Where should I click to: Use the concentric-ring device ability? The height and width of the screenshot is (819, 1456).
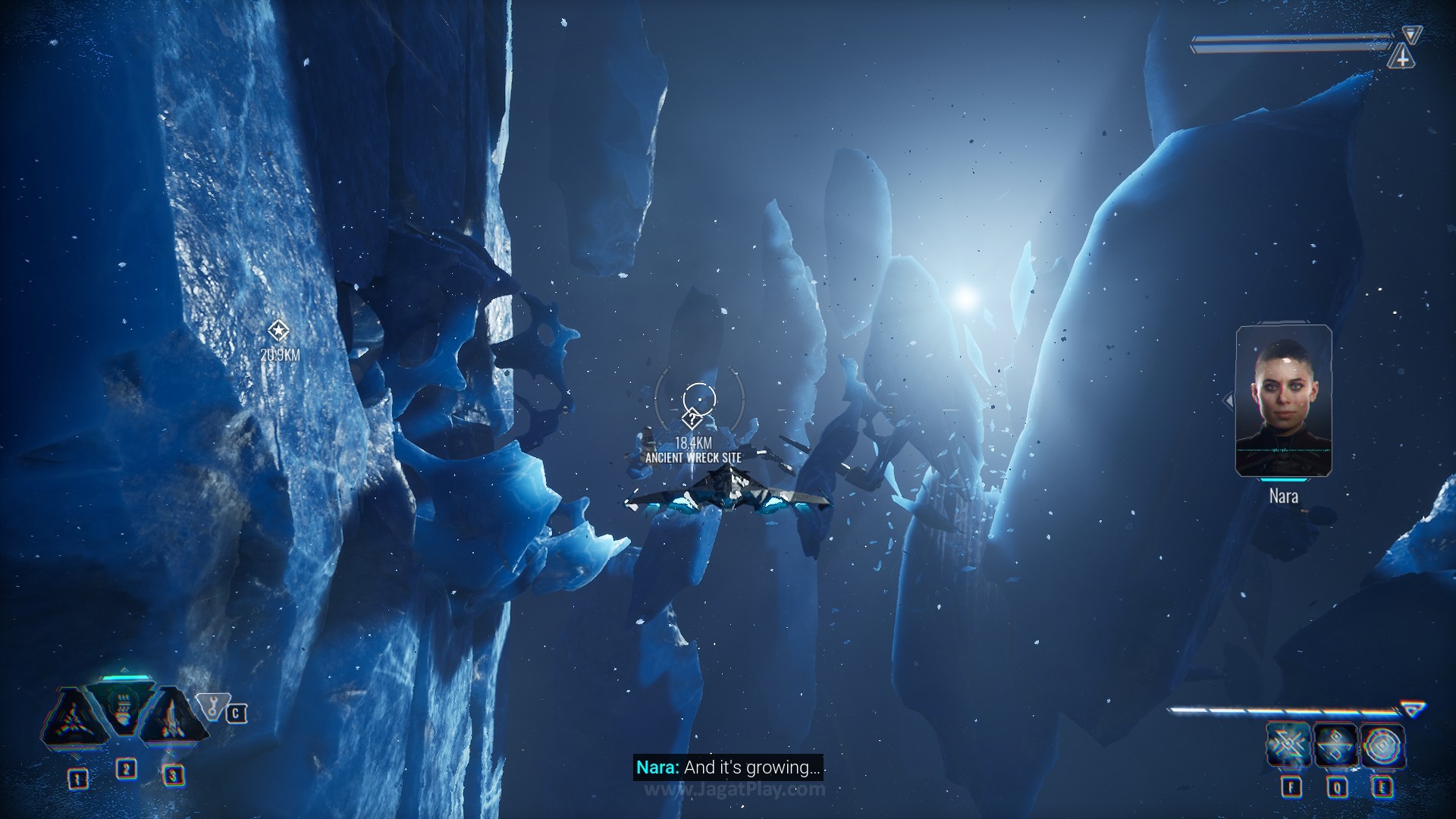pyautogui.click(x=1382, y=745)
